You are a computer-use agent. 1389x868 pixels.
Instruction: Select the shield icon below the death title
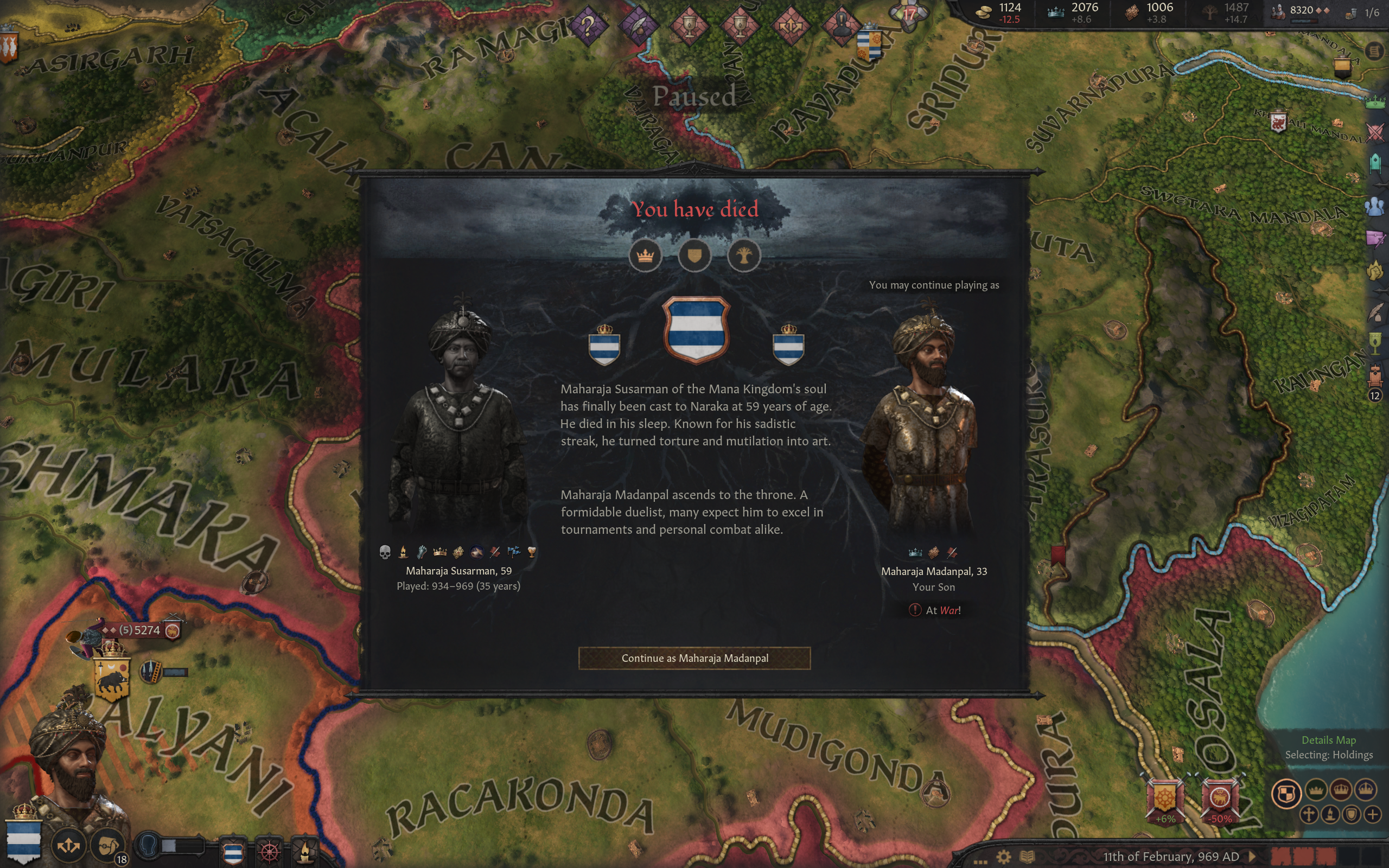[694, 256]
